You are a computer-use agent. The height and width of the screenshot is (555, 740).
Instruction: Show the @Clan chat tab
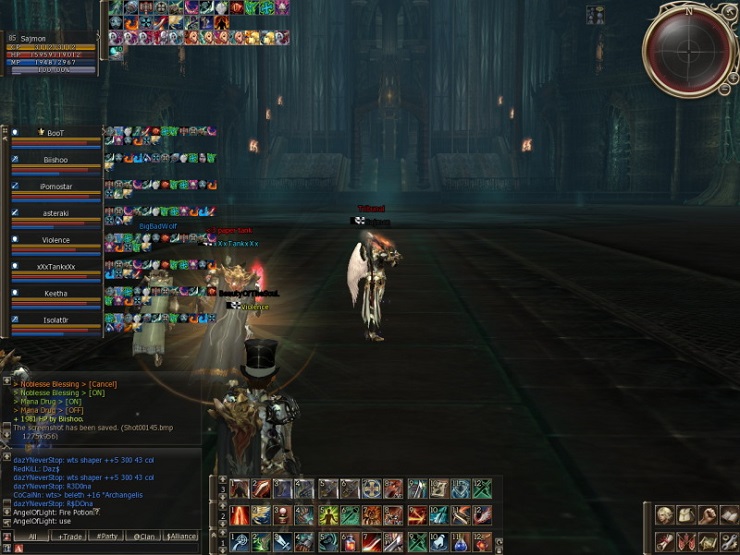point(142,536)
